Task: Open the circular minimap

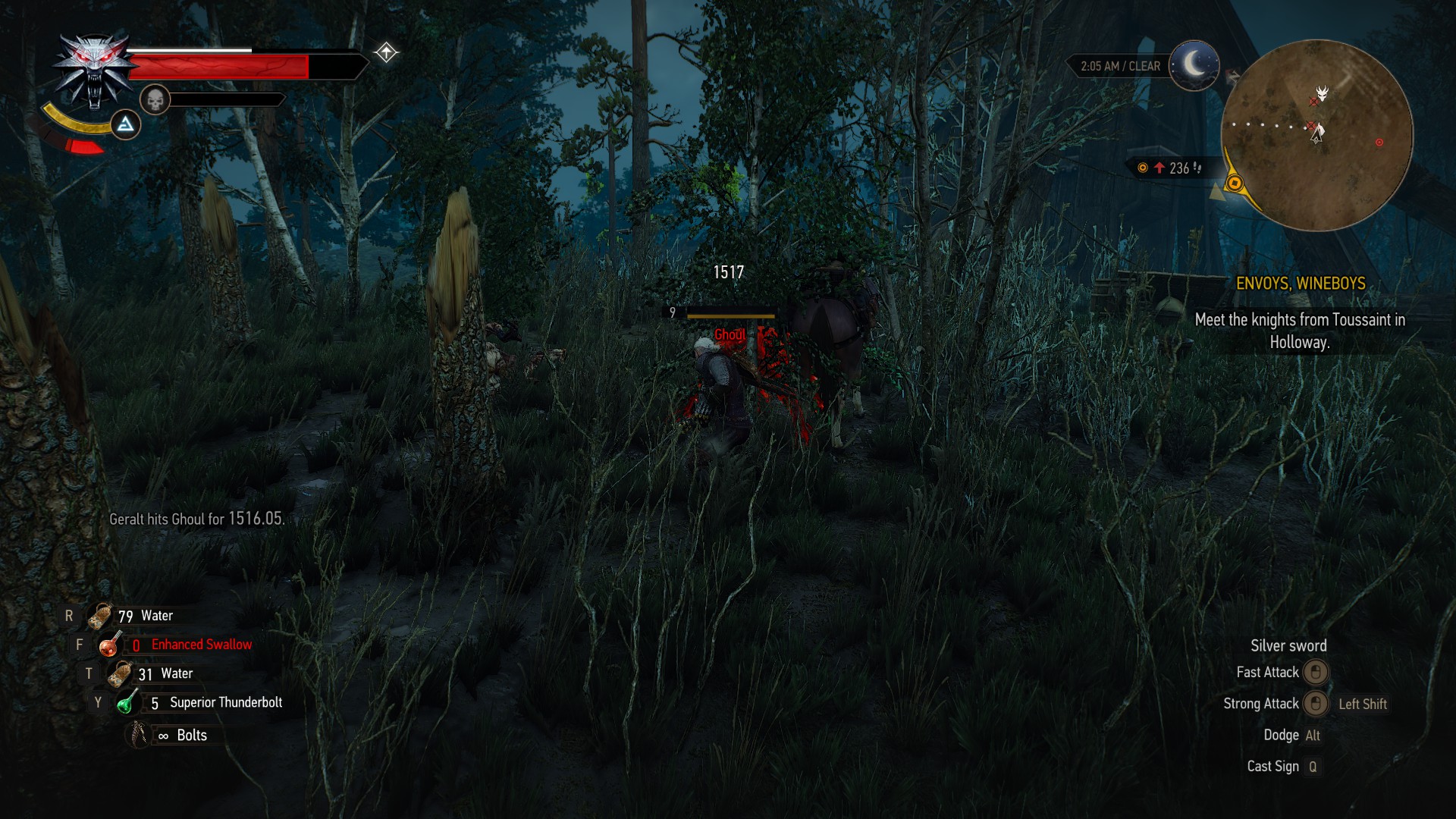Action: click(1317, 136)
